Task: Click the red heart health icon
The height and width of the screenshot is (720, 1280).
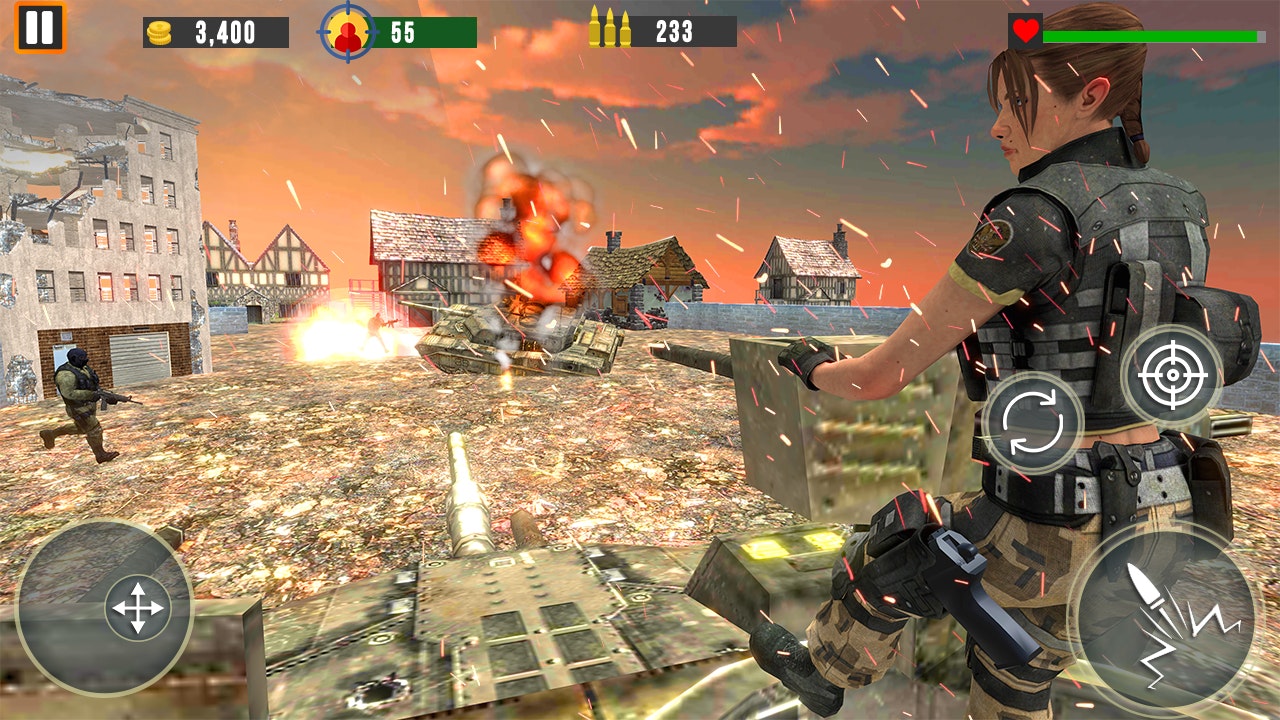Action: point(1025,30)
